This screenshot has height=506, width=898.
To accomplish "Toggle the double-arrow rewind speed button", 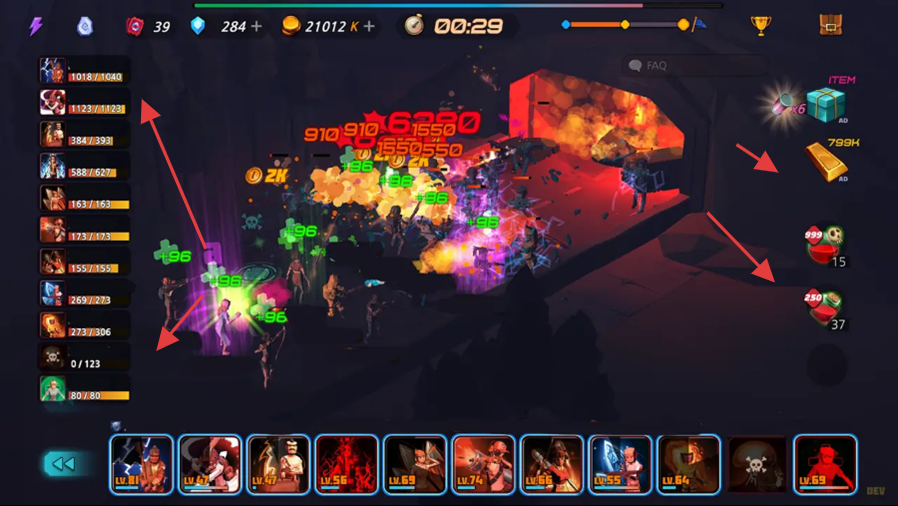I will 62,464.
